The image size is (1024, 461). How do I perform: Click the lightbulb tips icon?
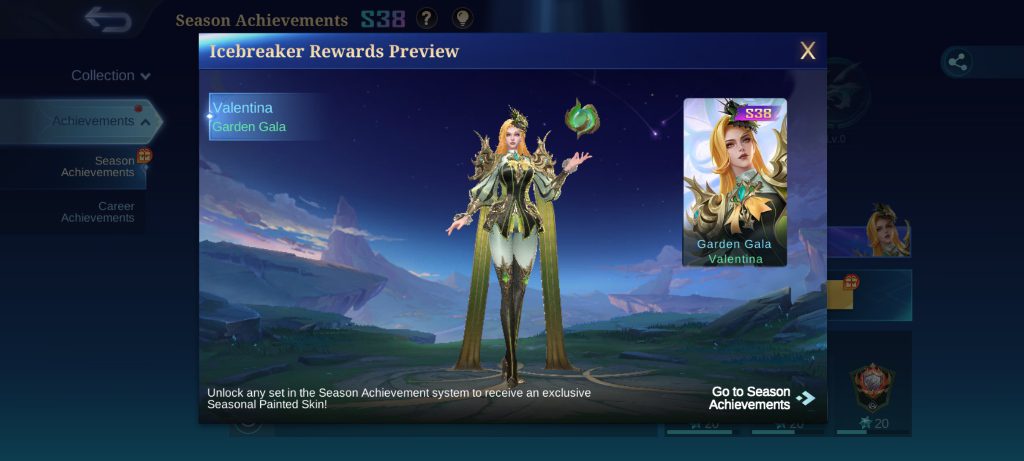click(x=463, y=19)
